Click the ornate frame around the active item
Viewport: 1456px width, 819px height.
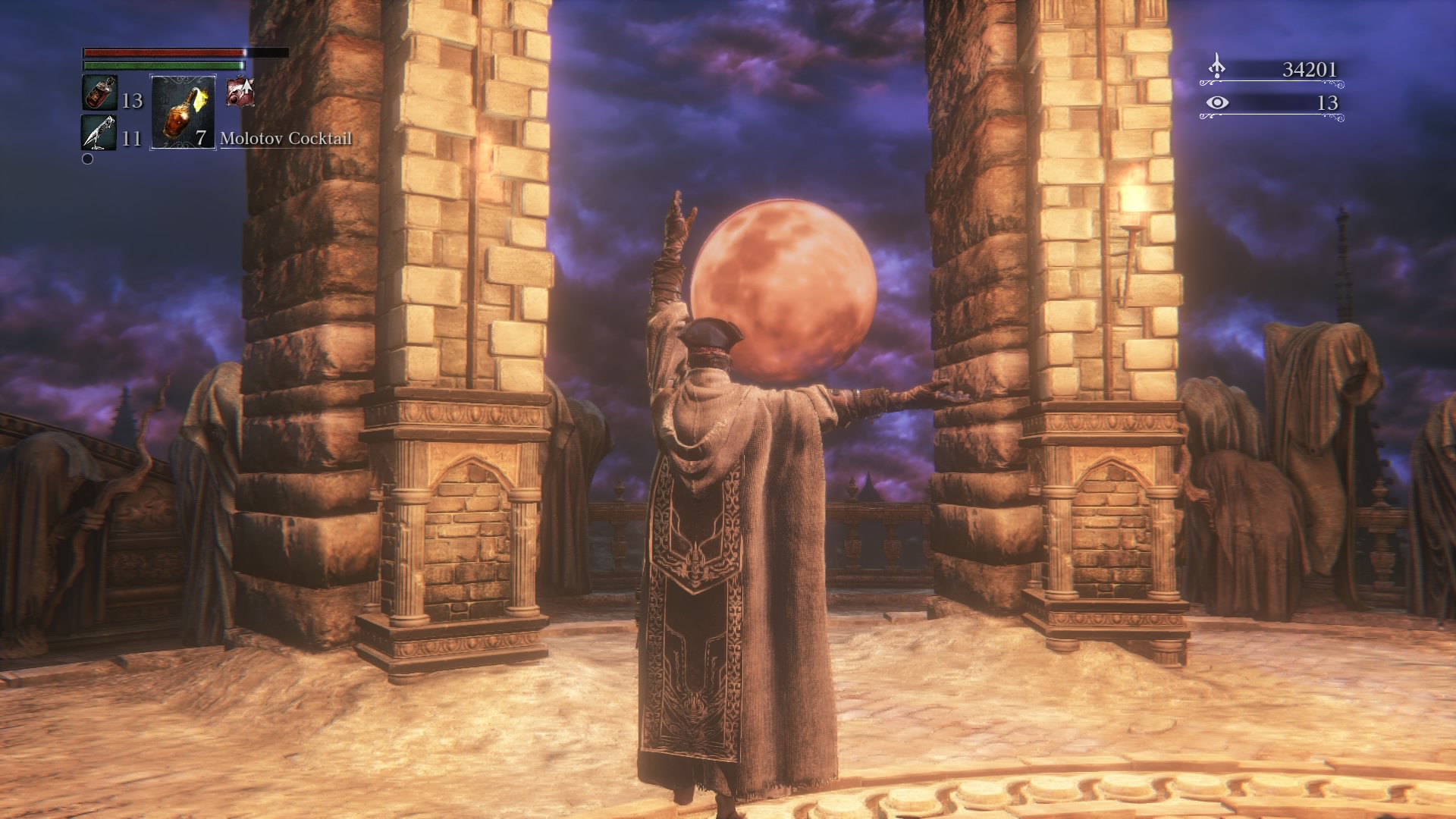tap(184, 77)
